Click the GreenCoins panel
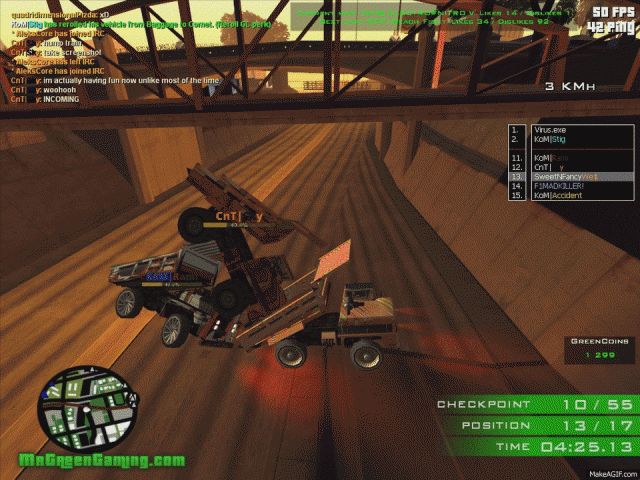Viewport: 640px width, 480px height. (x=600, y=348)
